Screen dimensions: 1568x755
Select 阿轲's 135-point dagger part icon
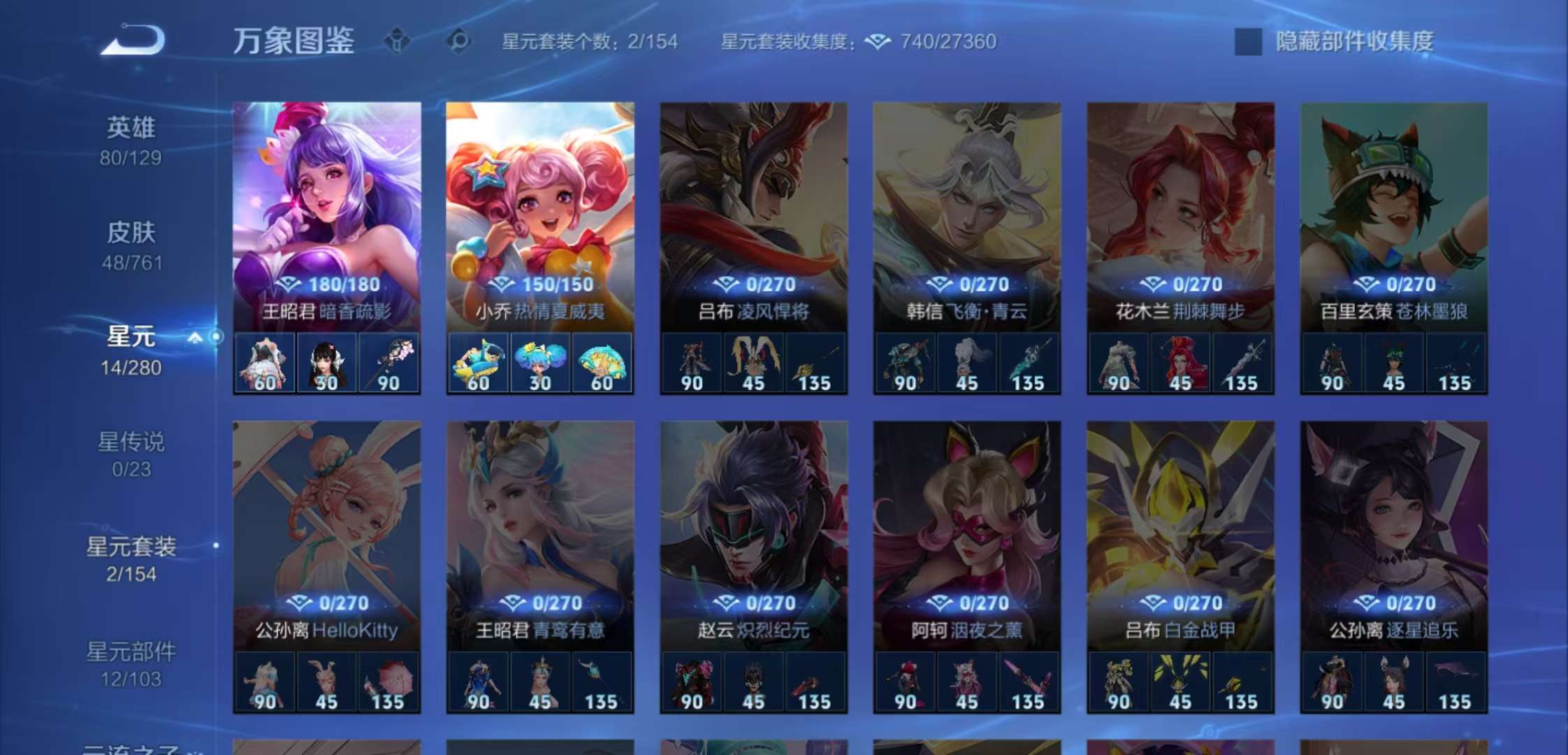(x=1028, y=683)
